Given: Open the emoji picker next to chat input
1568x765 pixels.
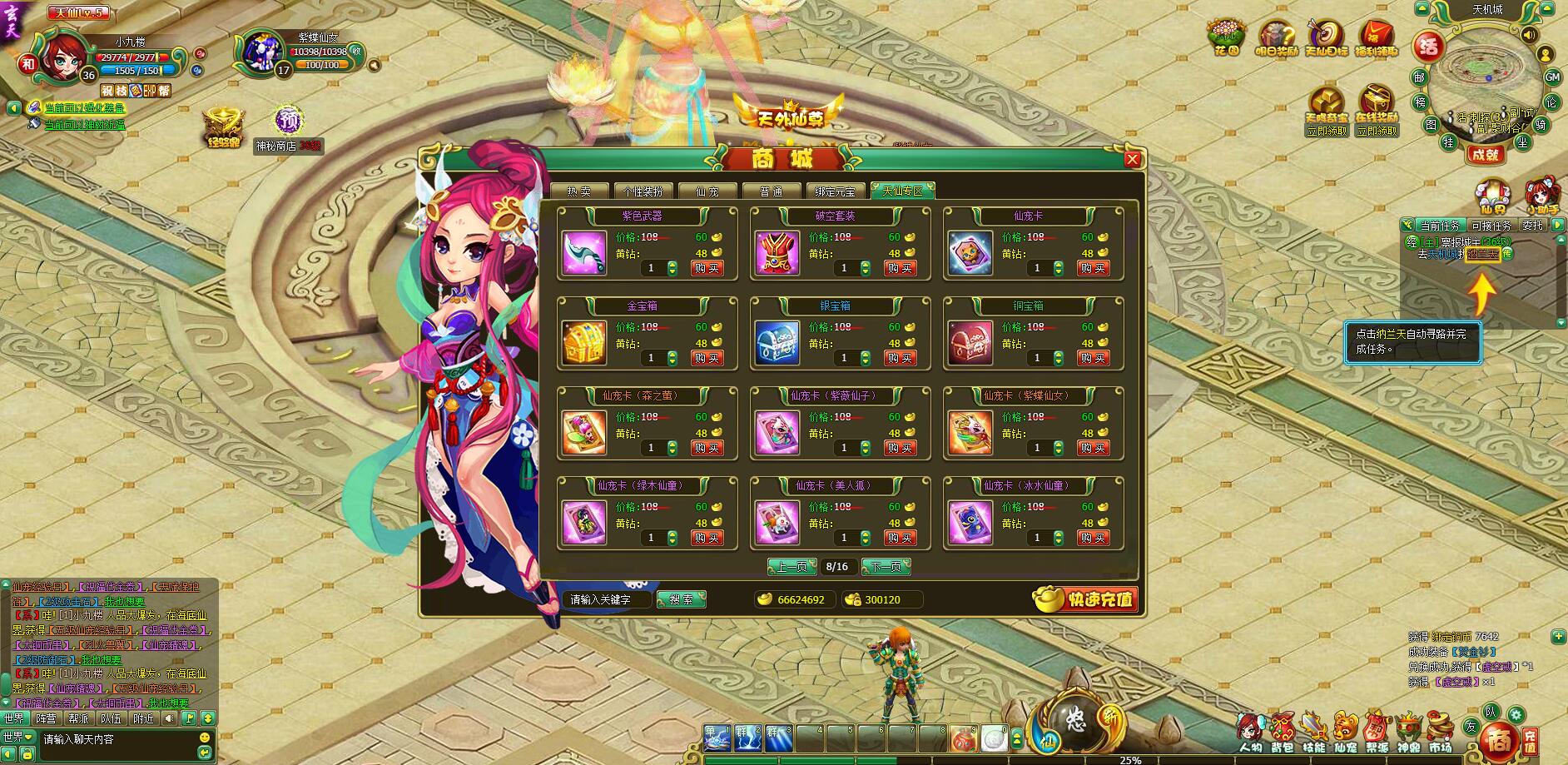Looking at the screenshot, I should [206, 738].
